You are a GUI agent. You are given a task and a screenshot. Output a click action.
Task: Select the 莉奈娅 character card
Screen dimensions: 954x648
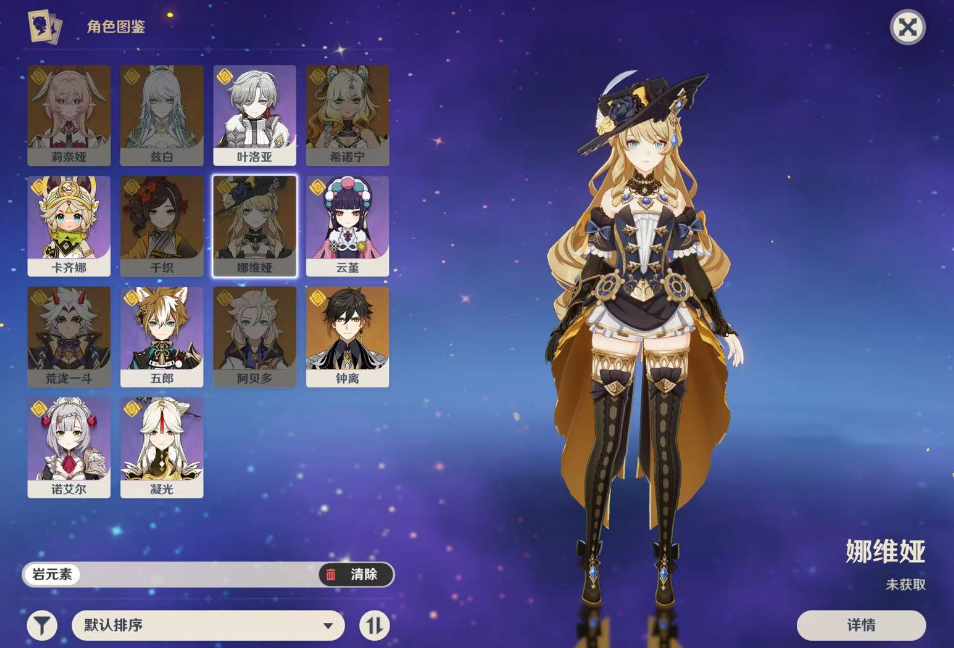coord(69,114)
